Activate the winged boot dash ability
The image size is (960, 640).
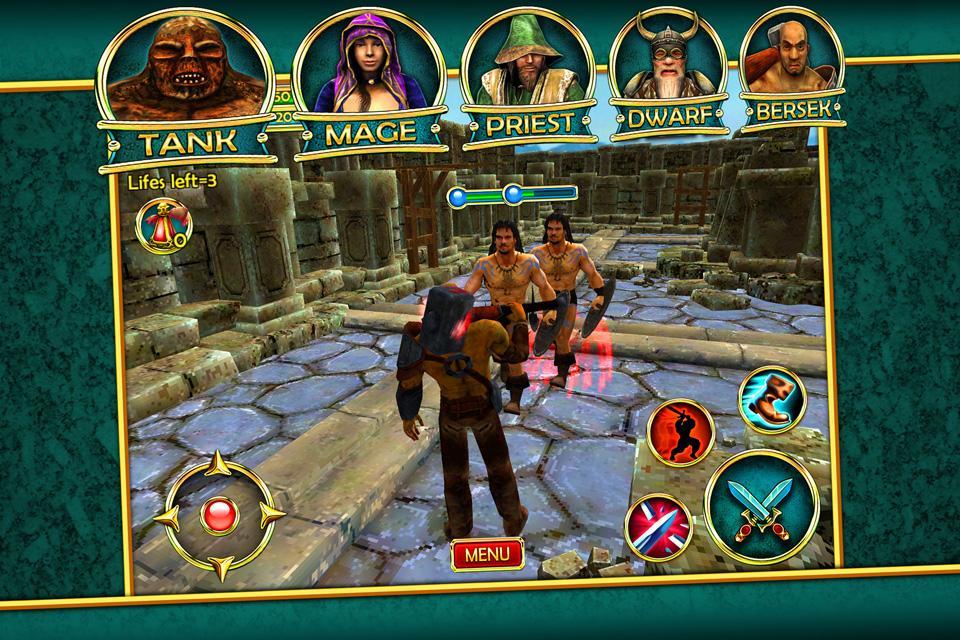click(771, 399)
